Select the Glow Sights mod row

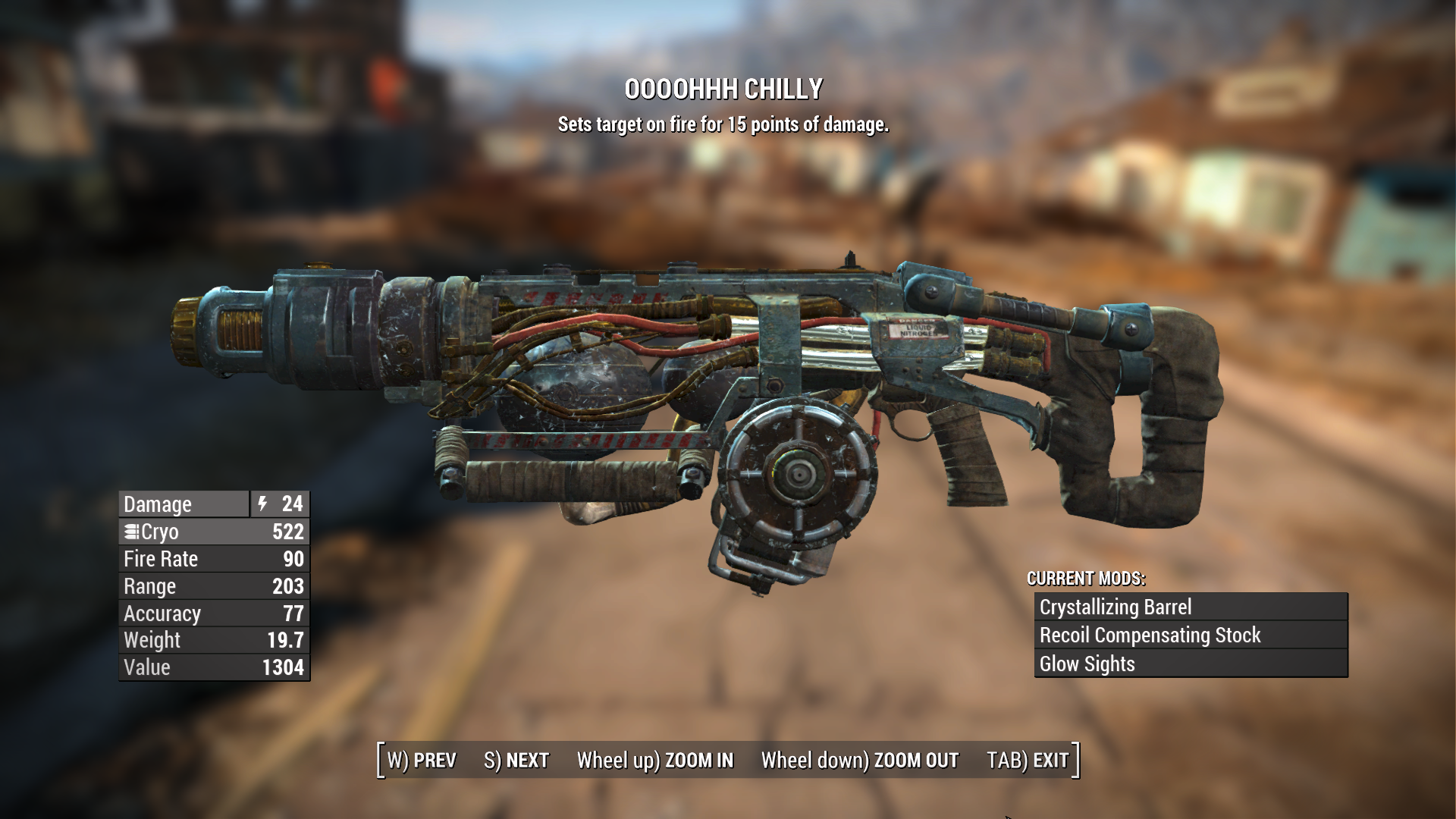[1191, 664]
